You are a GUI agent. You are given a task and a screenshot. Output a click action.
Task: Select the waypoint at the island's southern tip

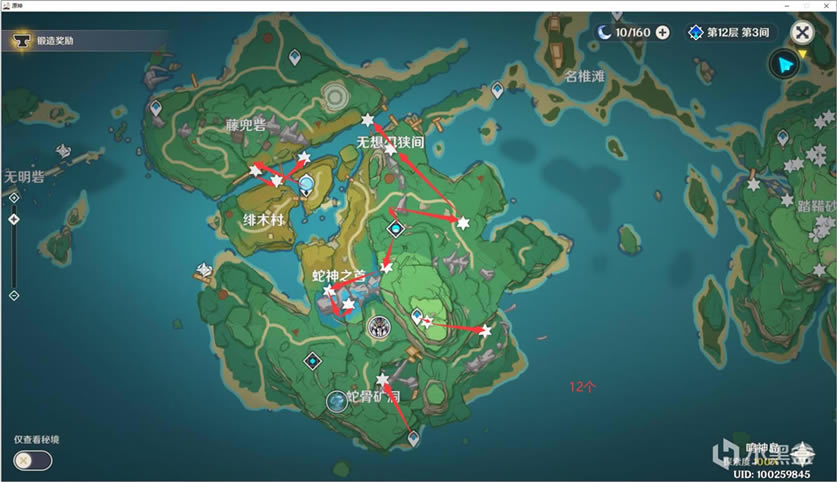click(413, 438)
